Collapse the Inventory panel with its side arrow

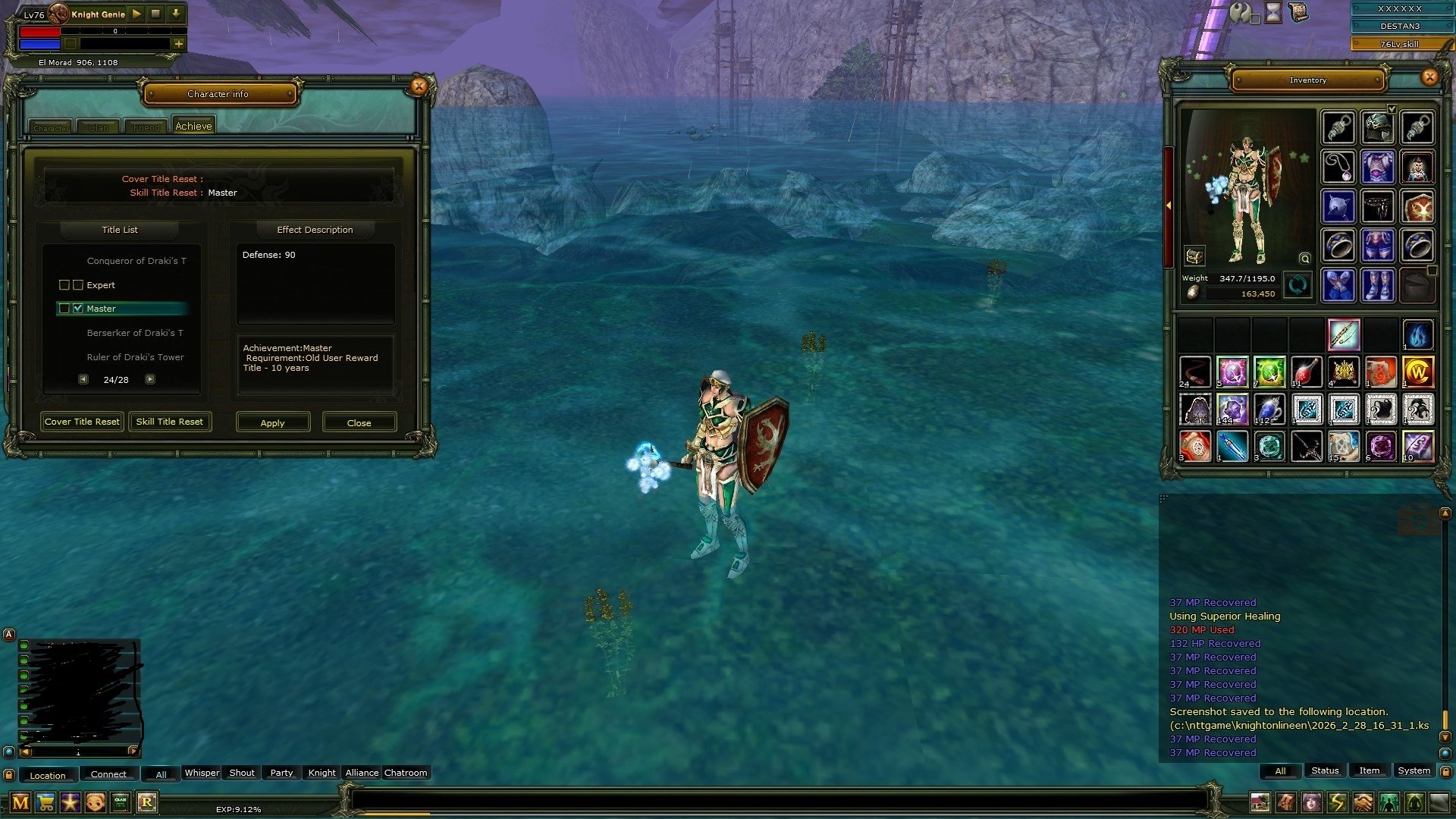(x=1170, y=205)
